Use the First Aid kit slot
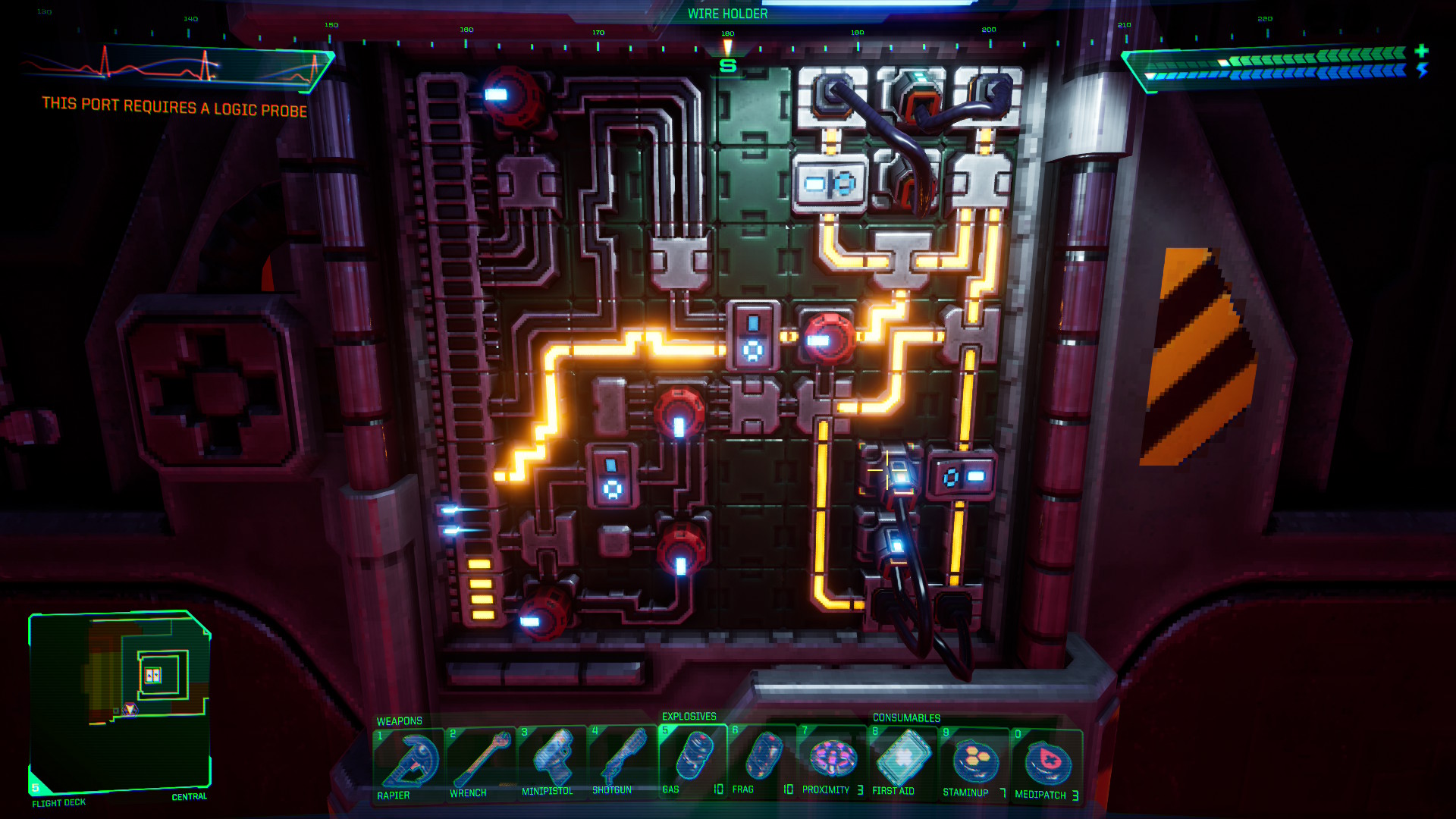 click(902, 761)
